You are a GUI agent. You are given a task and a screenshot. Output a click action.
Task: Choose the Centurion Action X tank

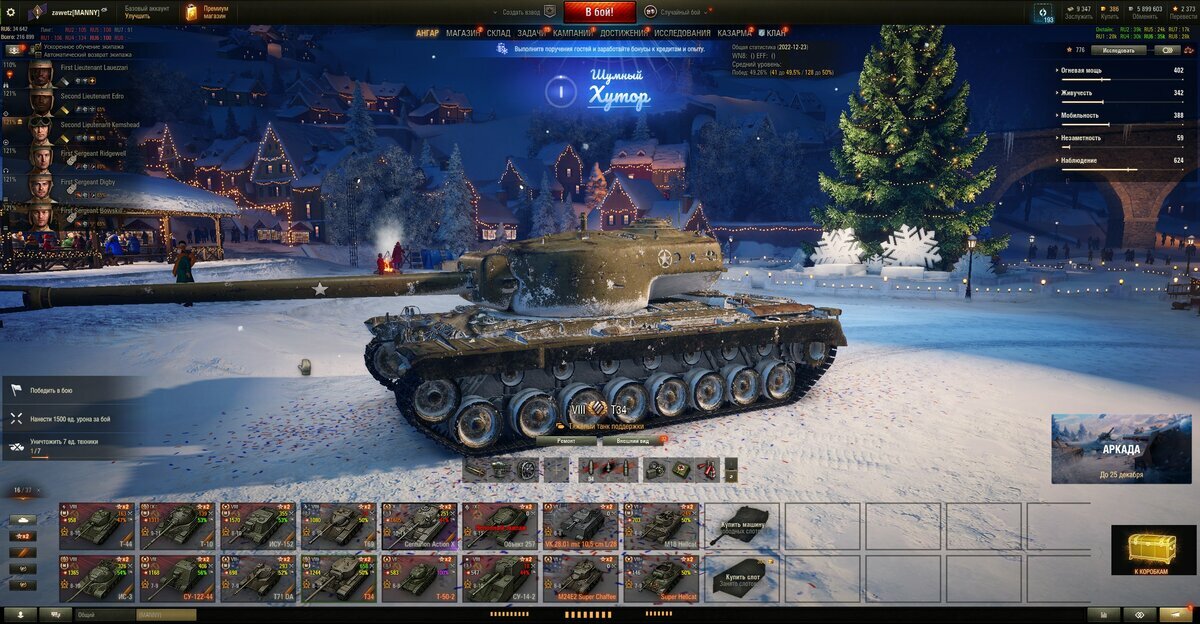[419, 526]
